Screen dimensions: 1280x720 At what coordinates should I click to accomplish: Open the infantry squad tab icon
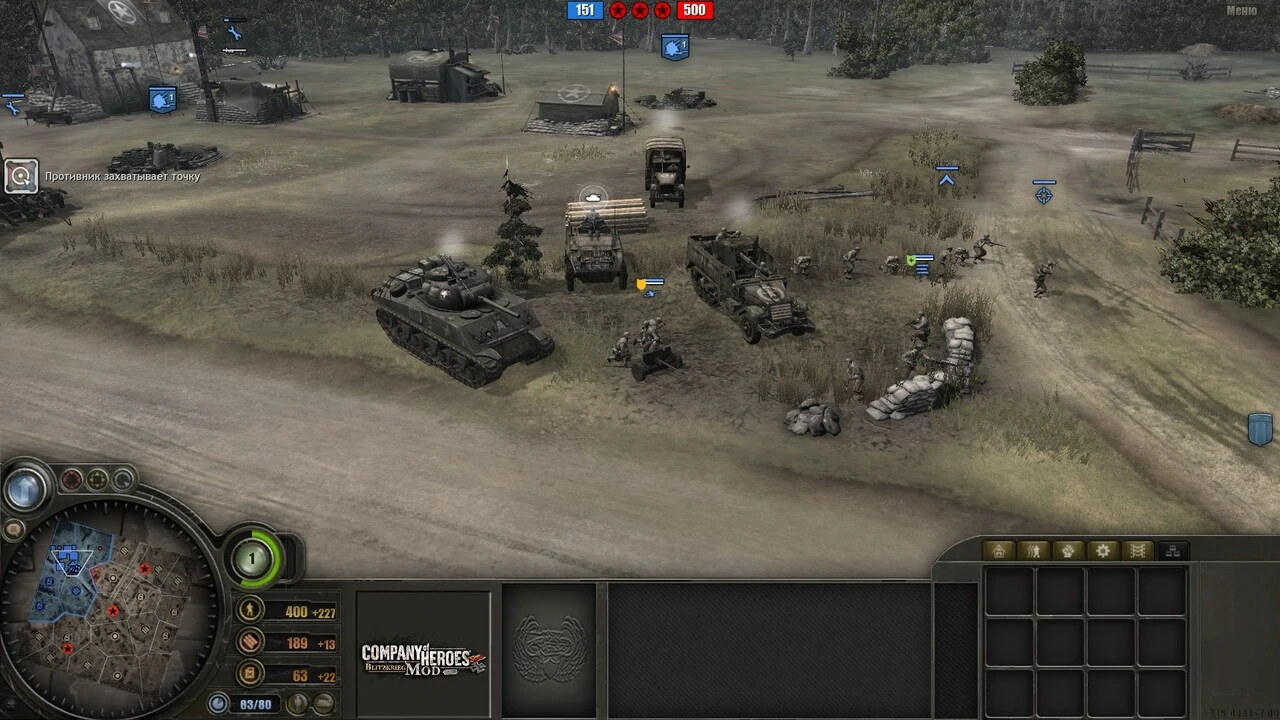click(x=1032, y=550)
